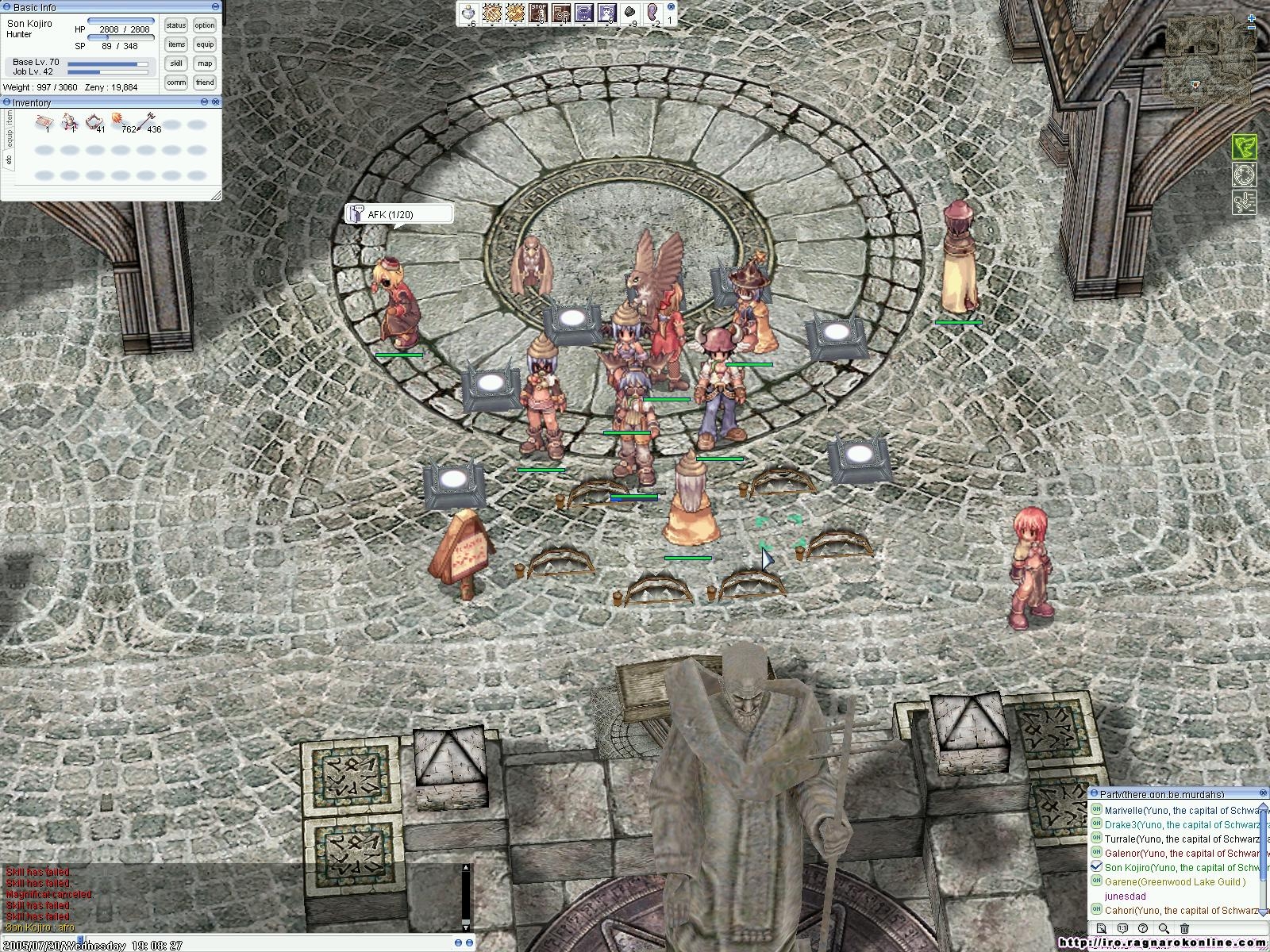Open the option menu
The width and height of the screenshot is (1270, 952).
click(205, 25)
